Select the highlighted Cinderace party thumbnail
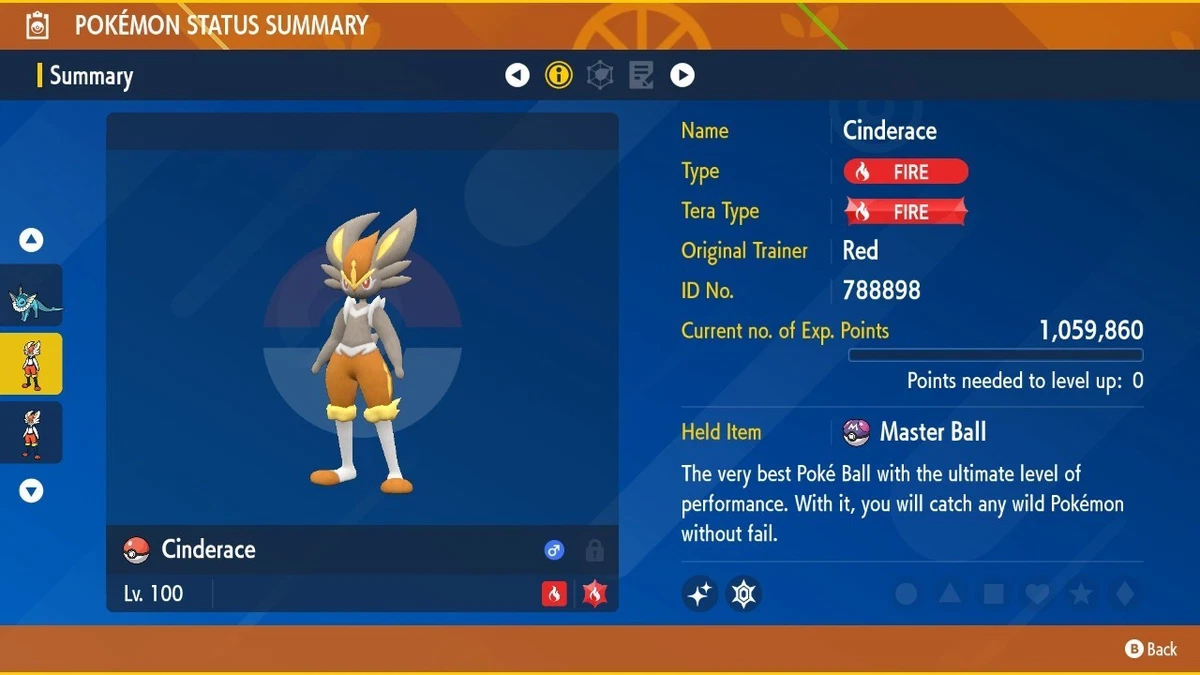Image resolution: width=1200 pixels, height=675 pixels. point(31,364)
